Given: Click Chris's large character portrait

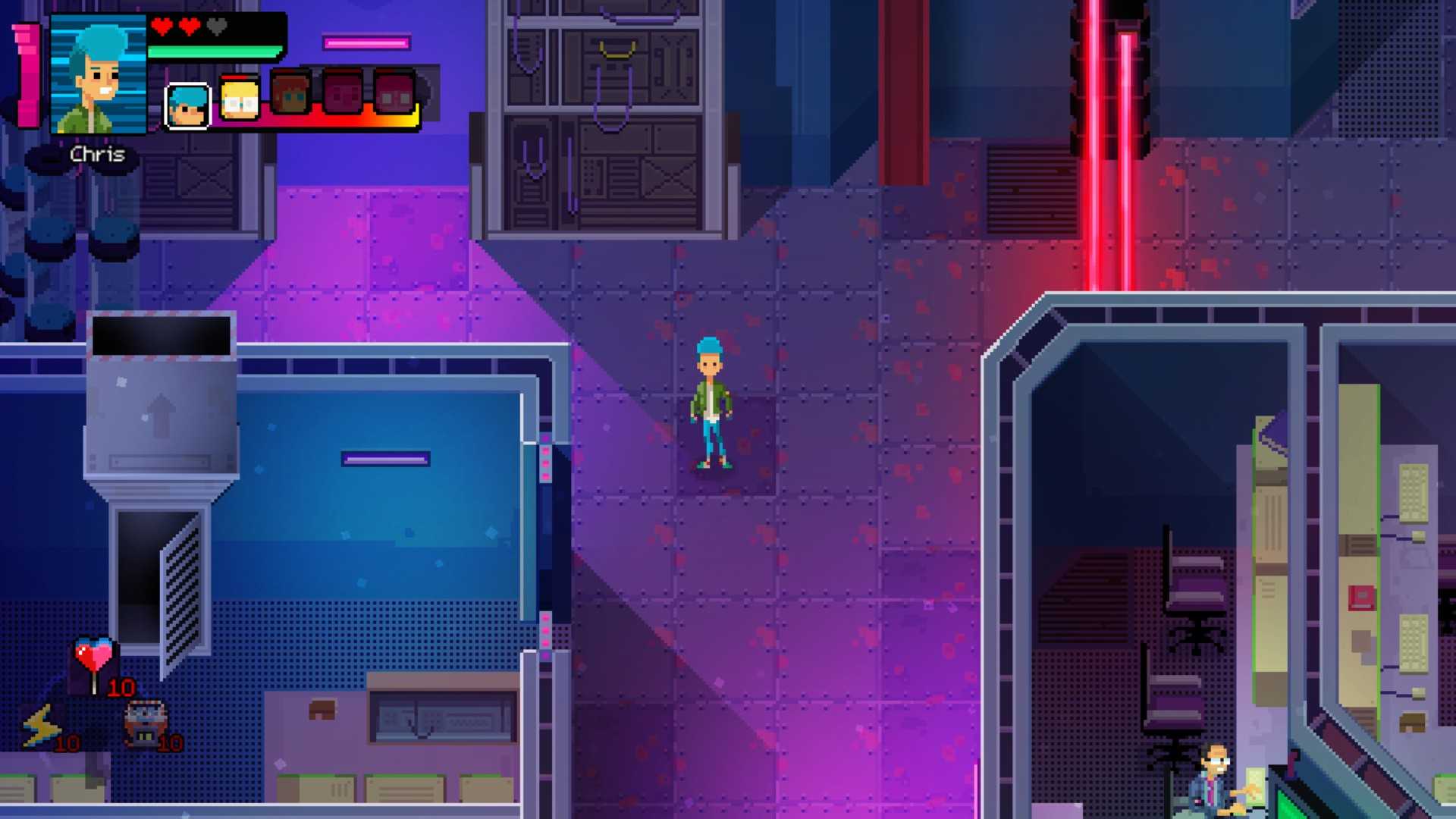Looking at the screenshot, I should pyautogui.click(x=98, y=74).
